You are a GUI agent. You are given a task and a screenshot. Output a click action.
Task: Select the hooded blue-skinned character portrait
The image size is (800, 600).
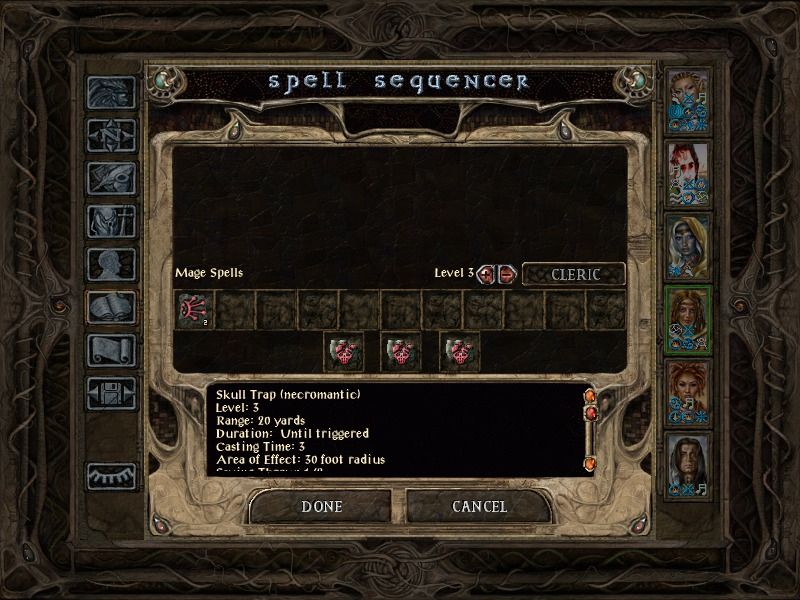(688, 247)
